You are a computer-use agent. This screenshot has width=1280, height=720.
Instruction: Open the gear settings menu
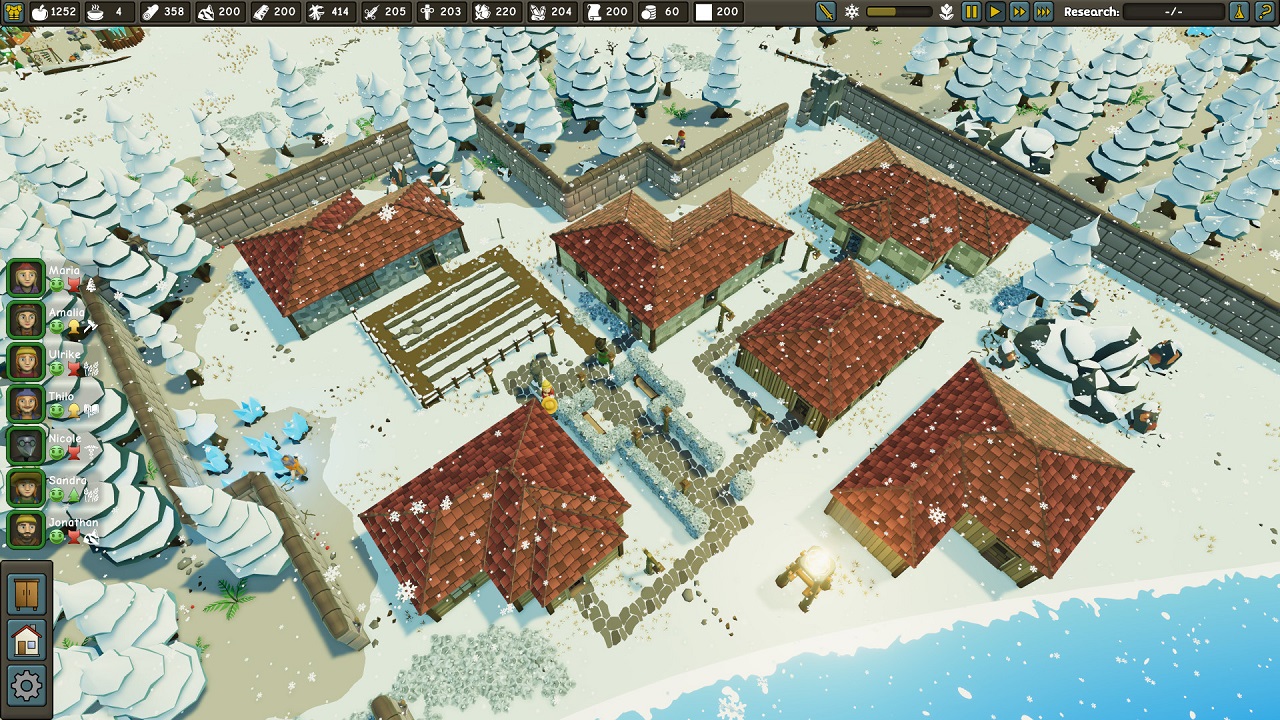click(x=26, y=686)
